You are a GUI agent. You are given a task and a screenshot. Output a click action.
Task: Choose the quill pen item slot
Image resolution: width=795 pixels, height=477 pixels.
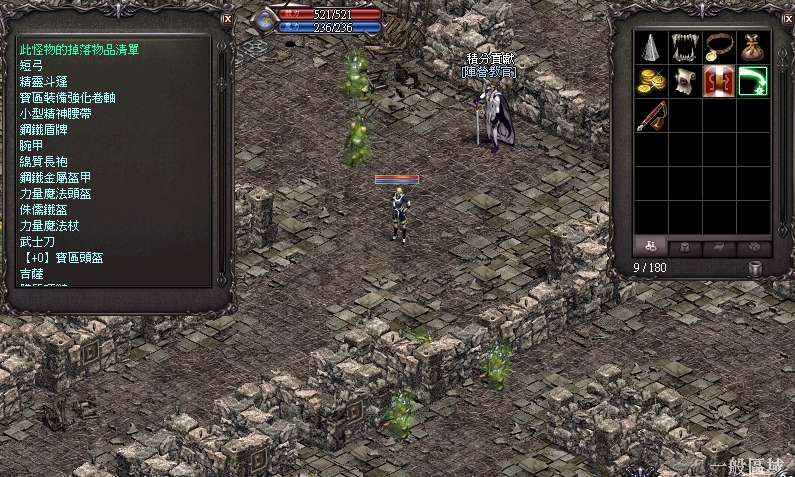(x=652, y=115)
